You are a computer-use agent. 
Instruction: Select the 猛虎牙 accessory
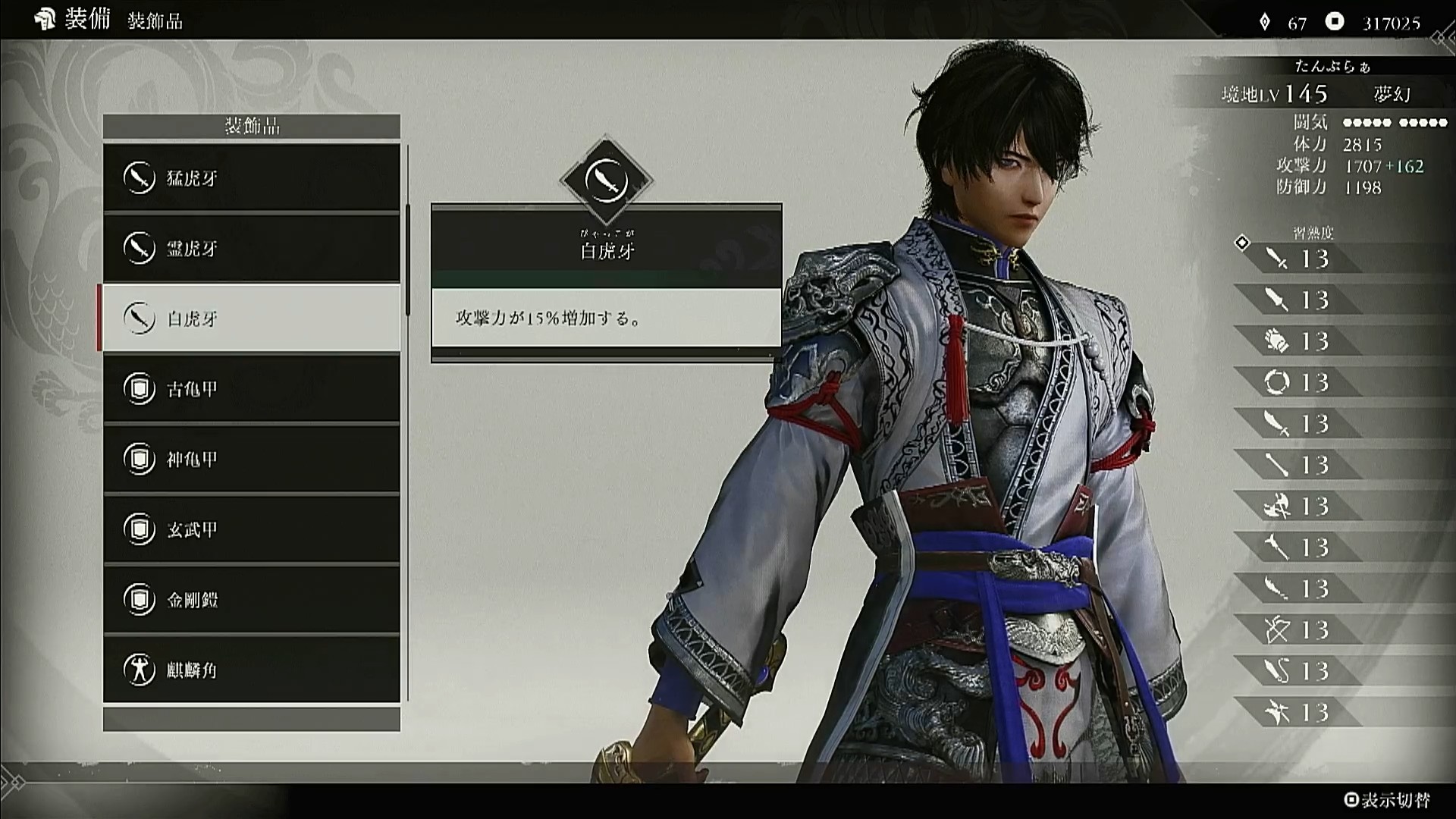pos(251,178)
